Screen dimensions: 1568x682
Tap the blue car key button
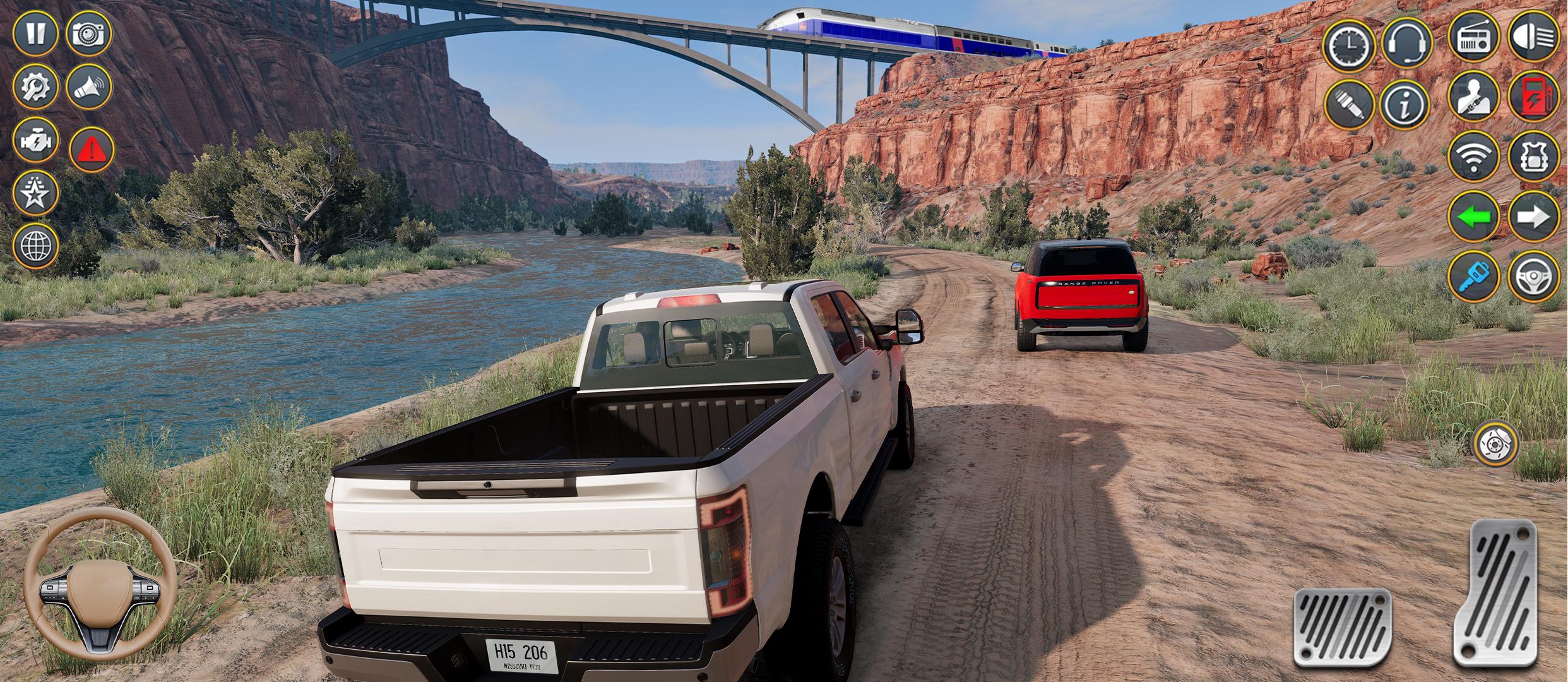coord(1473,276)
